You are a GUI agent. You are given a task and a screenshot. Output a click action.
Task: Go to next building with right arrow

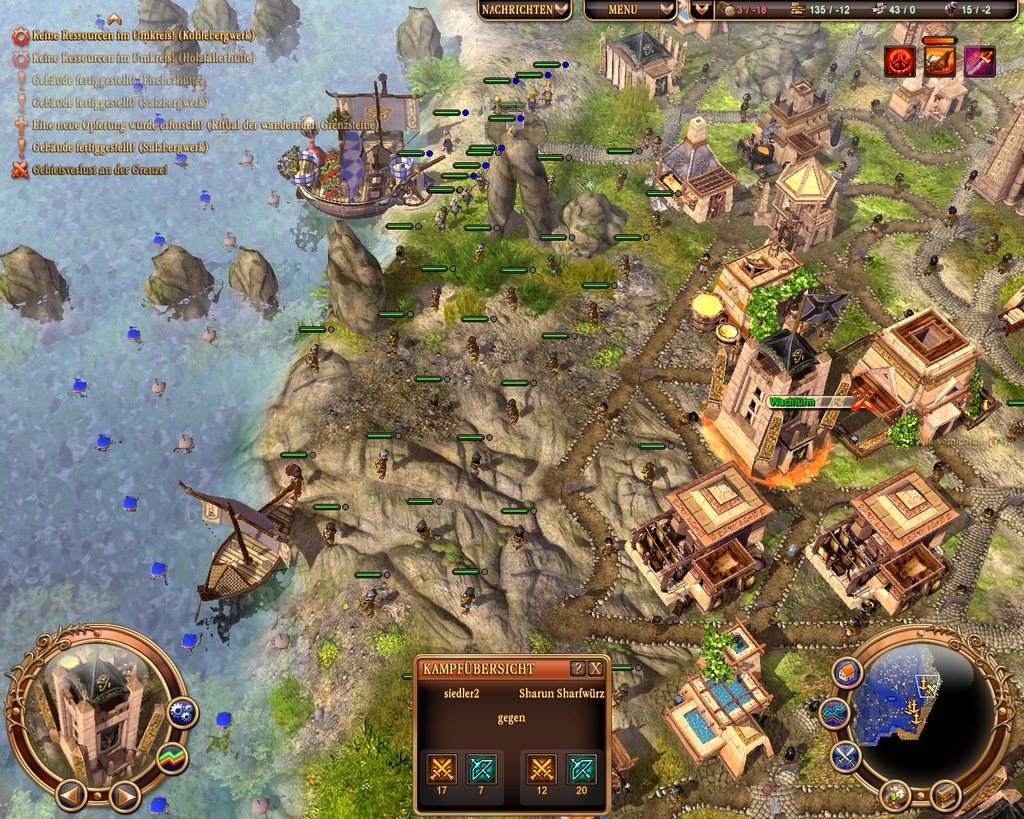(123, 795)
